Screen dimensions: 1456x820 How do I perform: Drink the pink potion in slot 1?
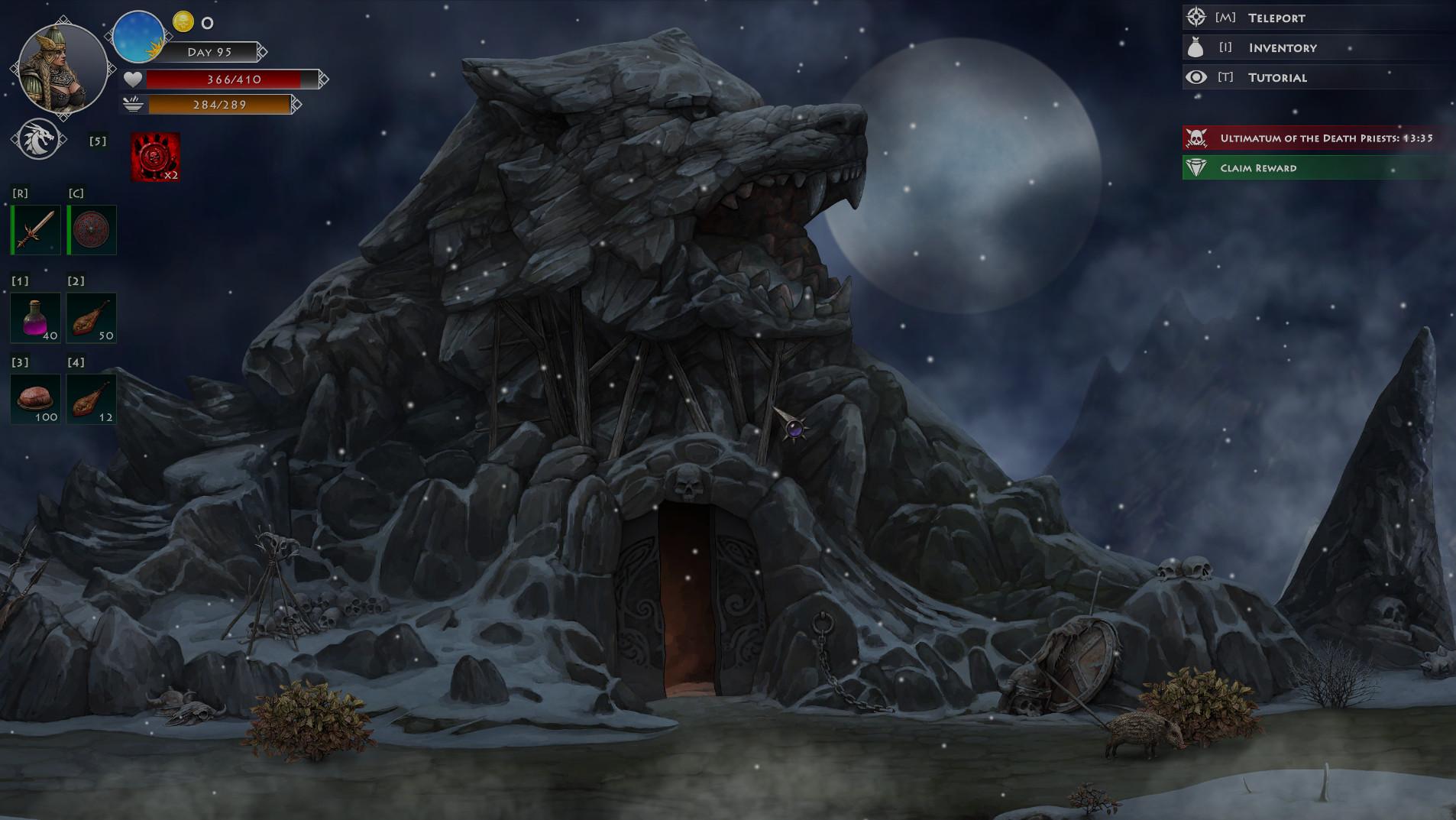tap(35, 316)
